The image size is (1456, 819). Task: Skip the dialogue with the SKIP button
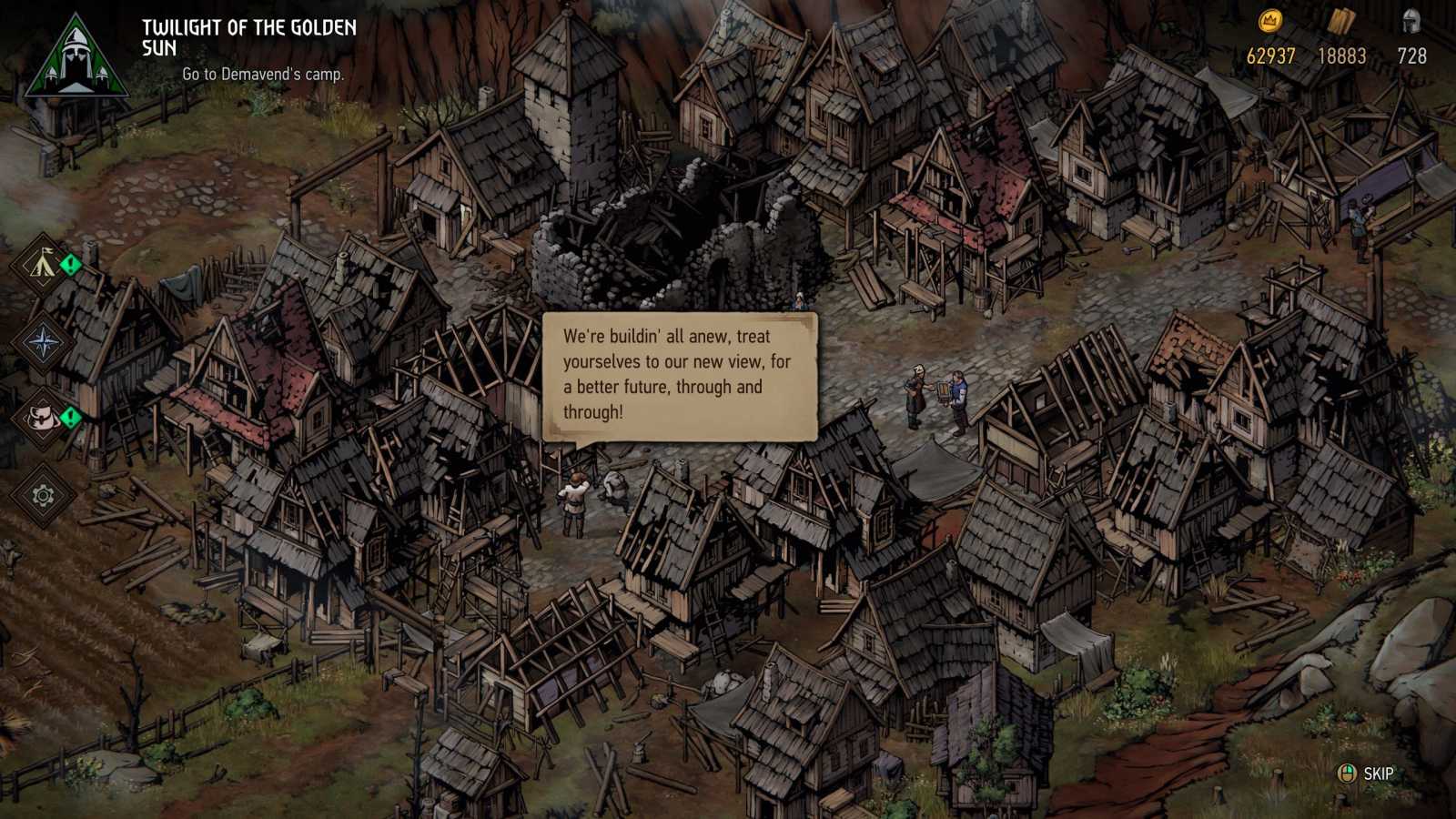[x=1366, y=773]
